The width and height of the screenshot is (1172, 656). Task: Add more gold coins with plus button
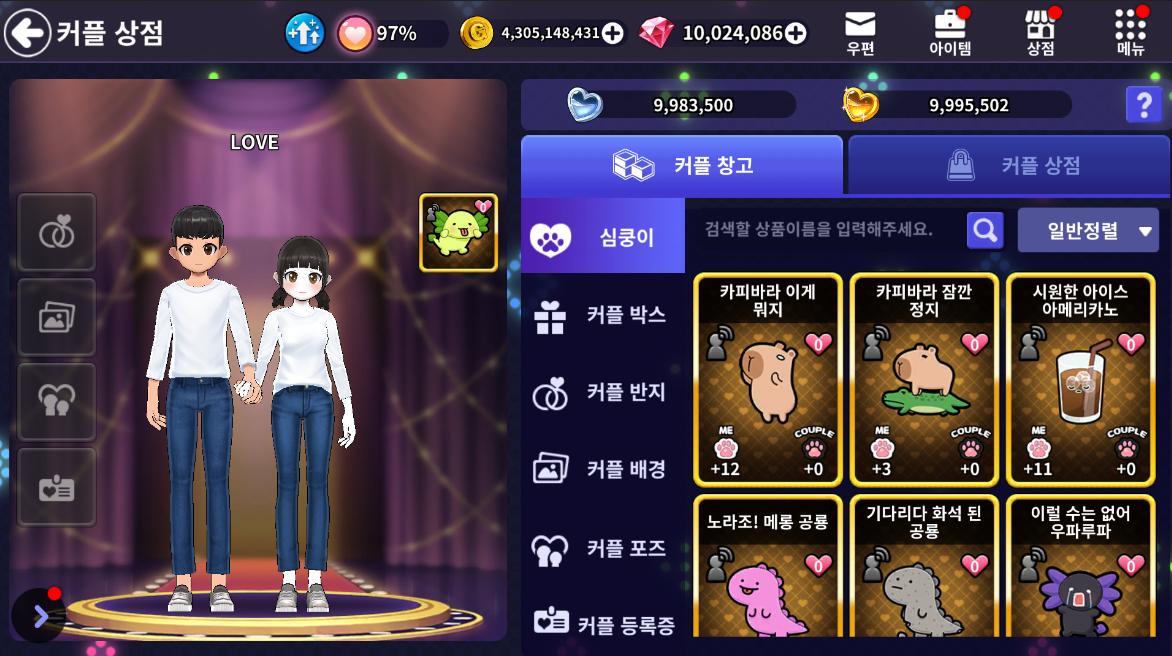coord(613,33)
